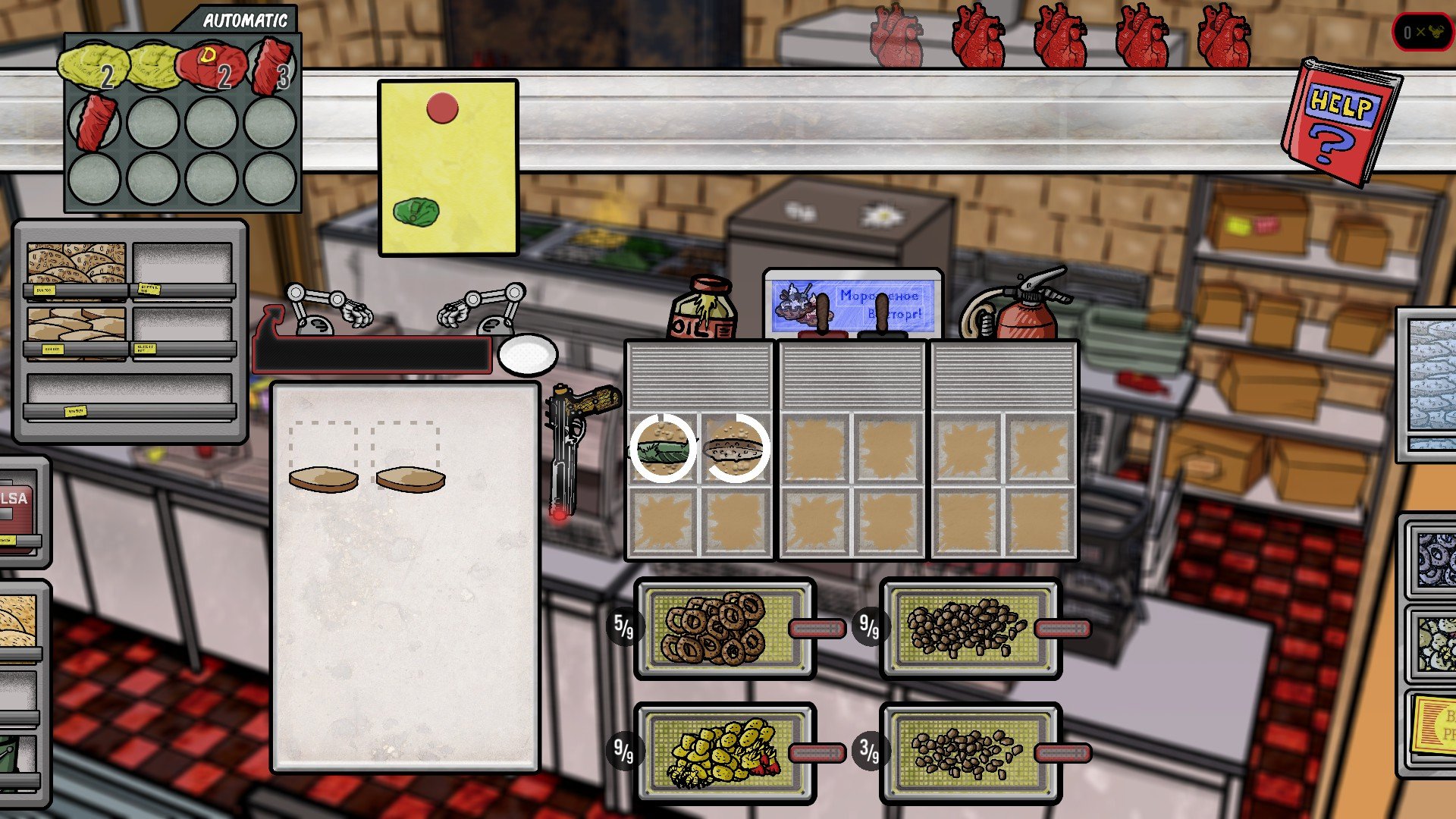The width and height of the screenshot is (1456, 819).
Task: Click the white plate by conveyor
Action: (528, 354)
